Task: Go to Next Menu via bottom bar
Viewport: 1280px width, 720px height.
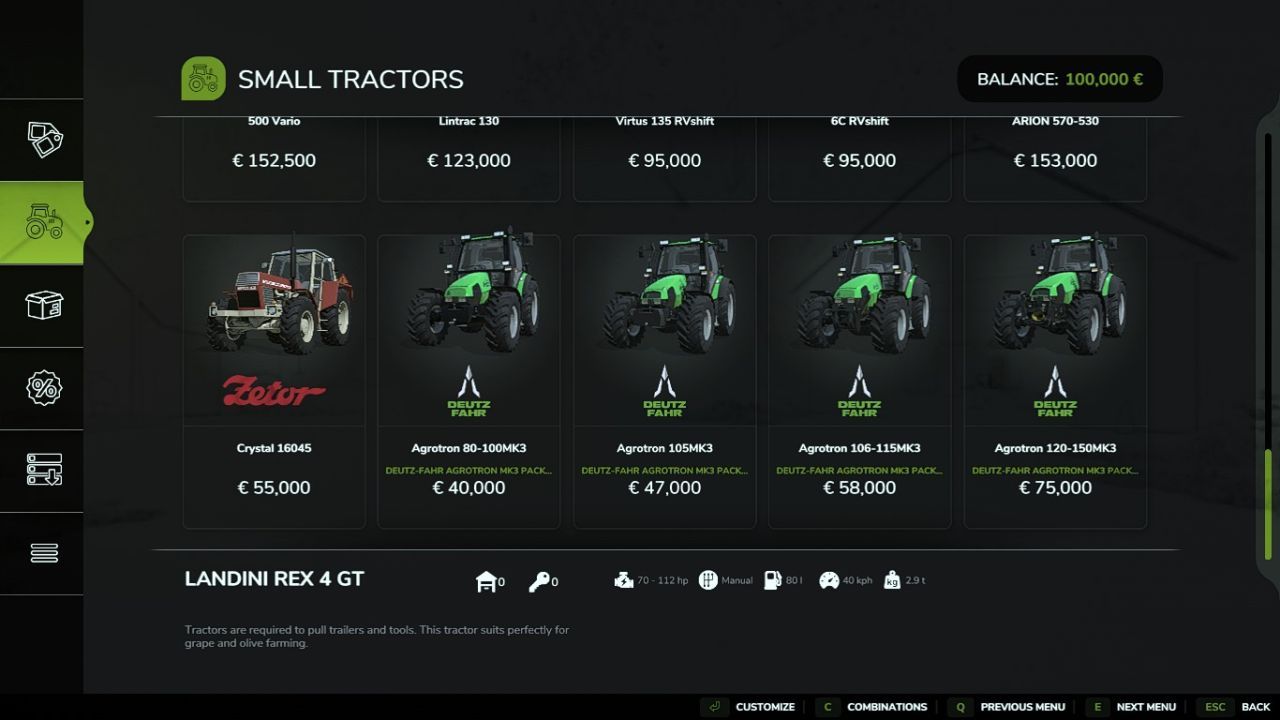Action: point(1147,706)
